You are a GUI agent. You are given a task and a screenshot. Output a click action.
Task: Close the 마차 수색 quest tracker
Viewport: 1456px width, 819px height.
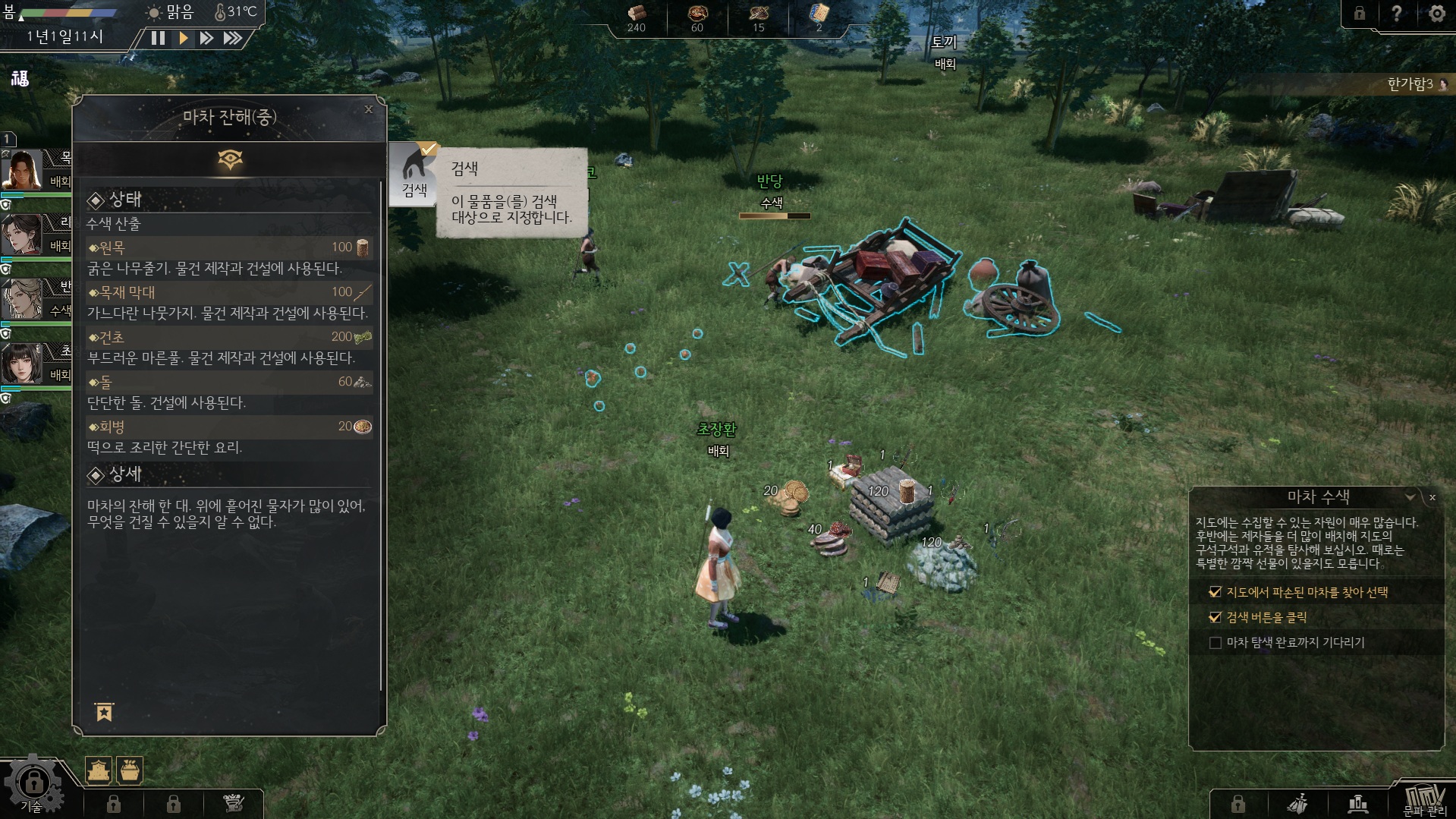[x=1432, y=498]
